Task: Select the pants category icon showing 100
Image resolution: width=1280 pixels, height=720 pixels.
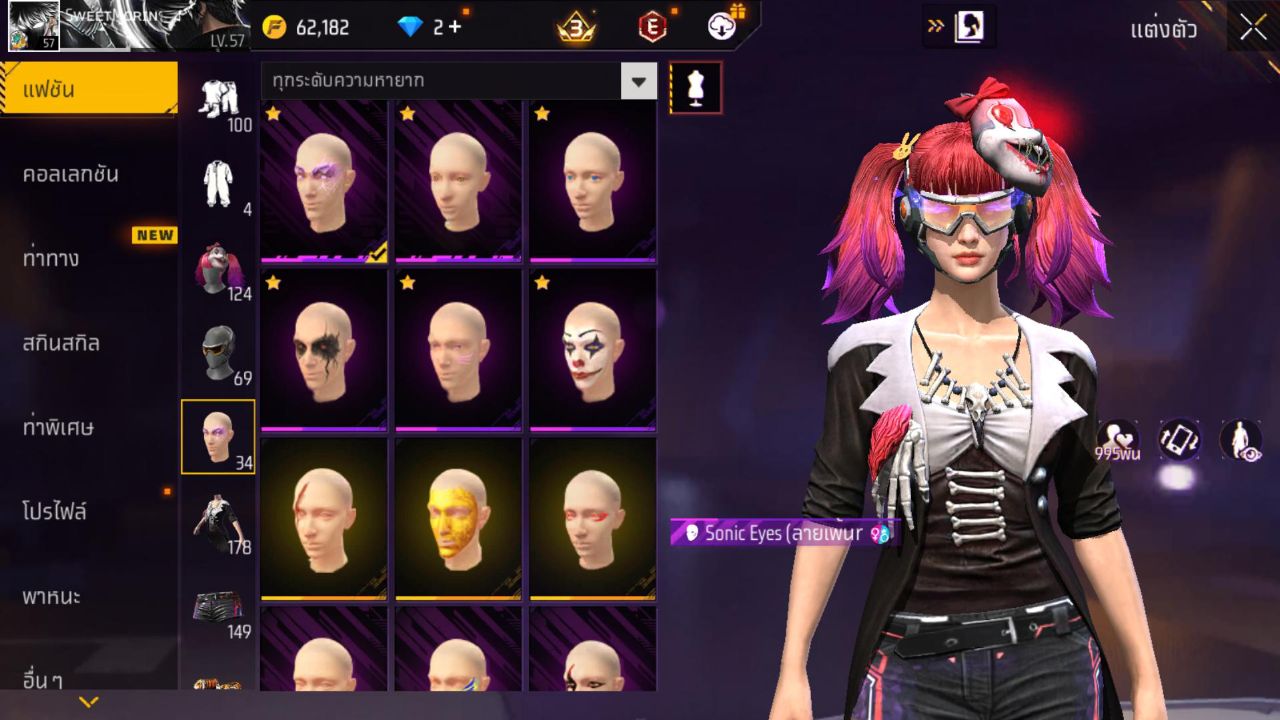Action: 219,100
